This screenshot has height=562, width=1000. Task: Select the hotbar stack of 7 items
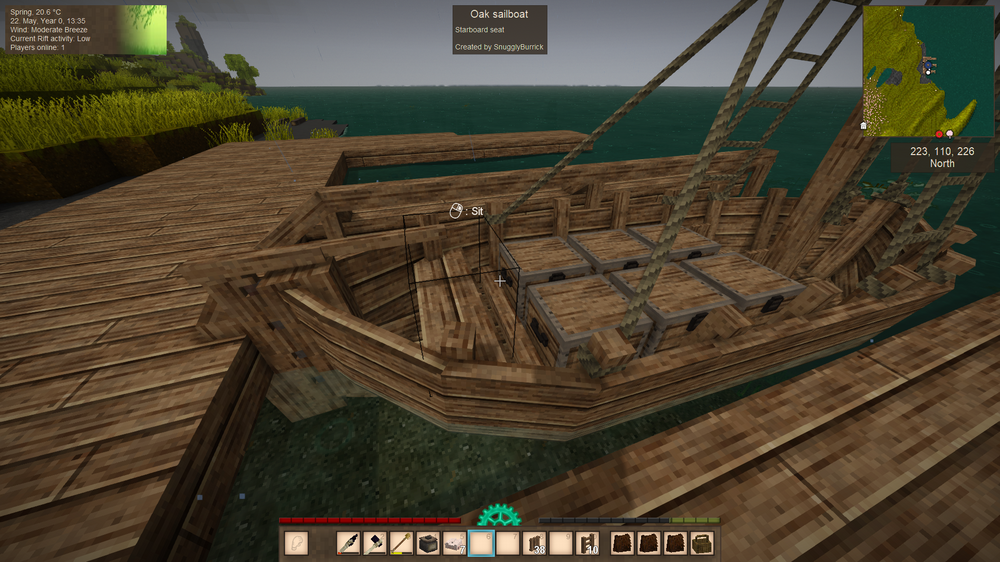pyautogui.click(x=456, y=544)
